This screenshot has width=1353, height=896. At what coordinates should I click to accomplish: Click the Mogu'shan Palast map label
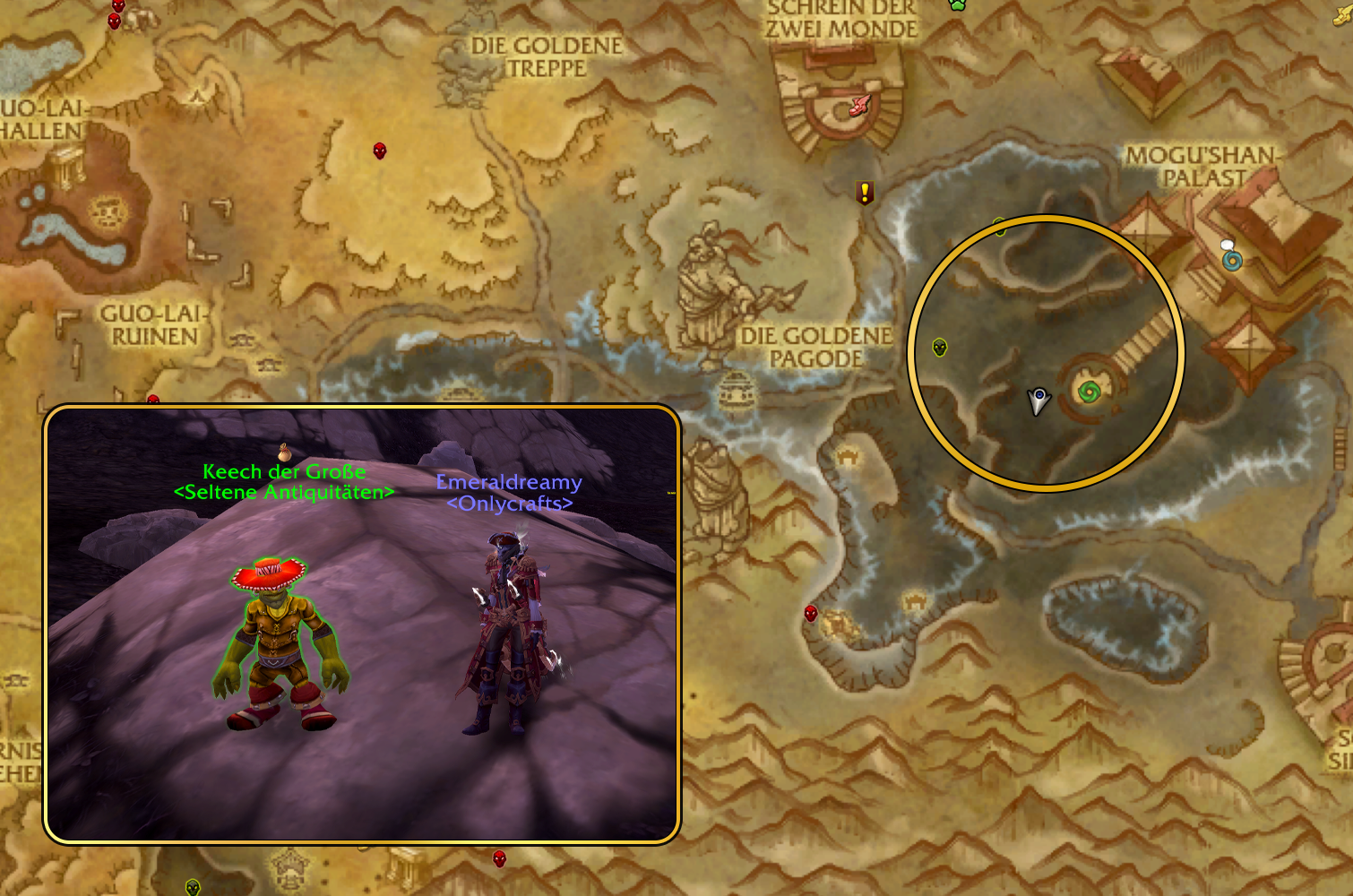click(1205, 161)
